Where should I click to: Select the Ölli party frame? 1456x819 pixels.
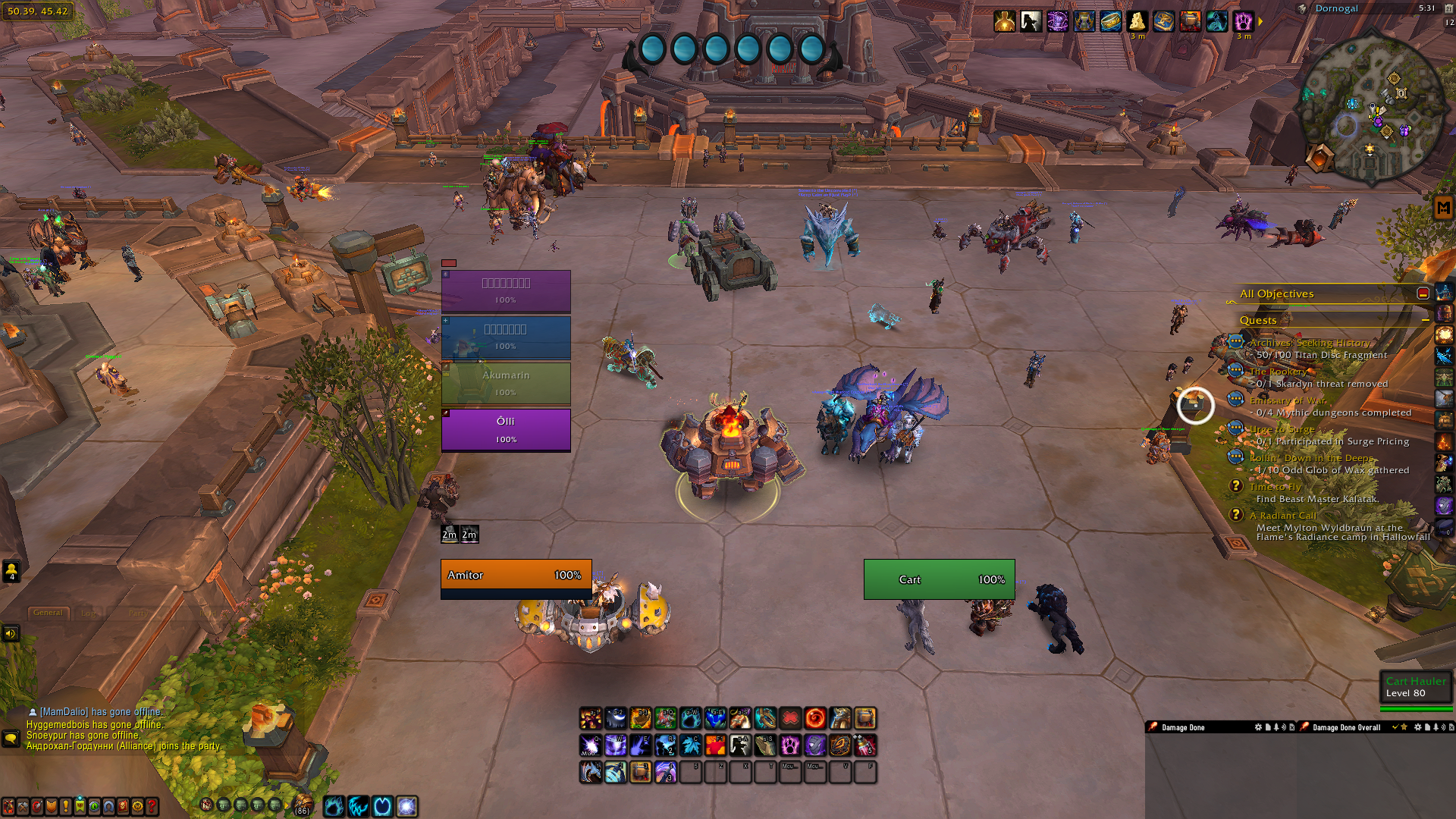click(506, 429)
